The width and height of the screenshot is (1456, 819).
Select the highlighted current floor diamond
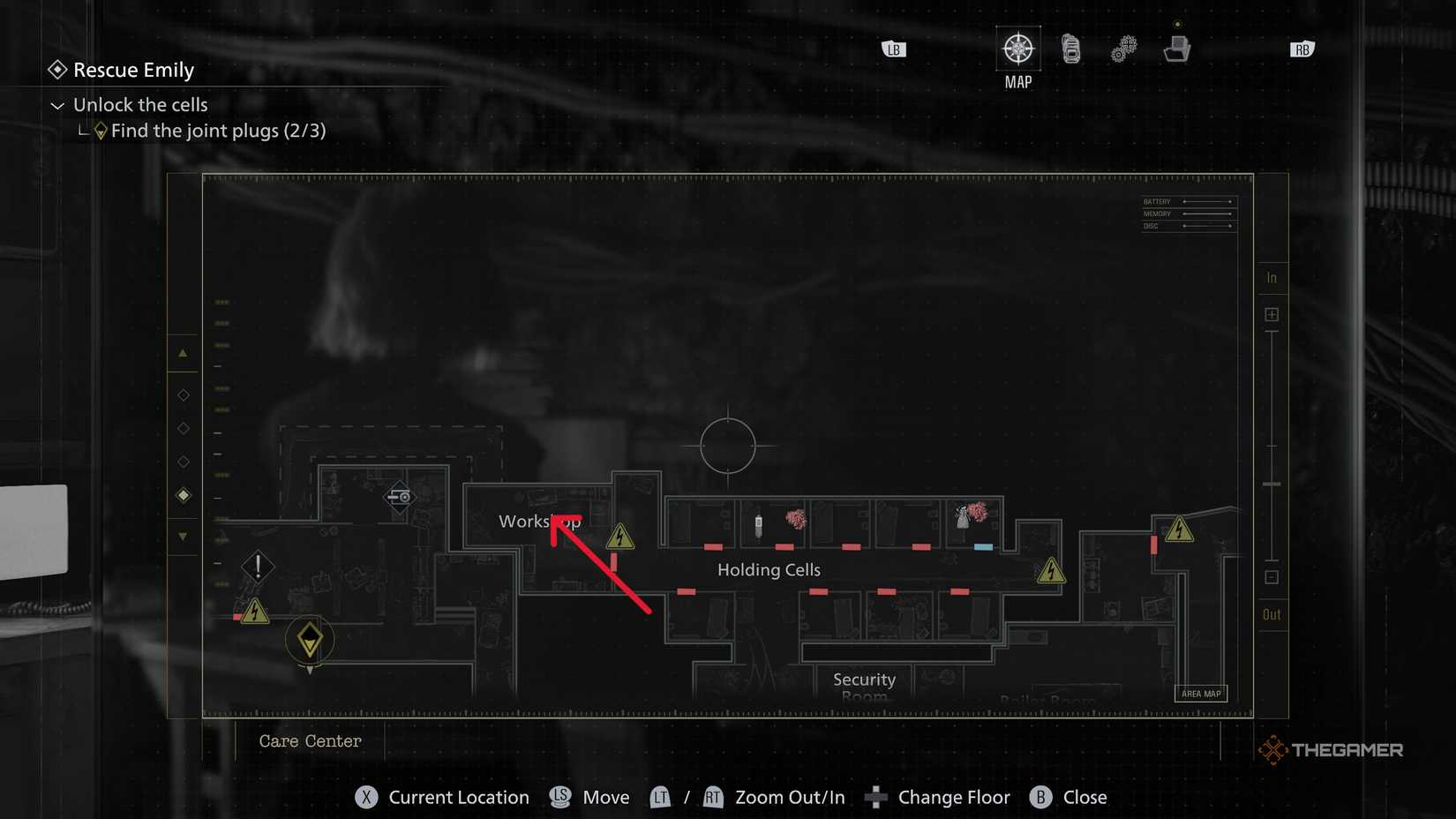click(x=183, y=495)
